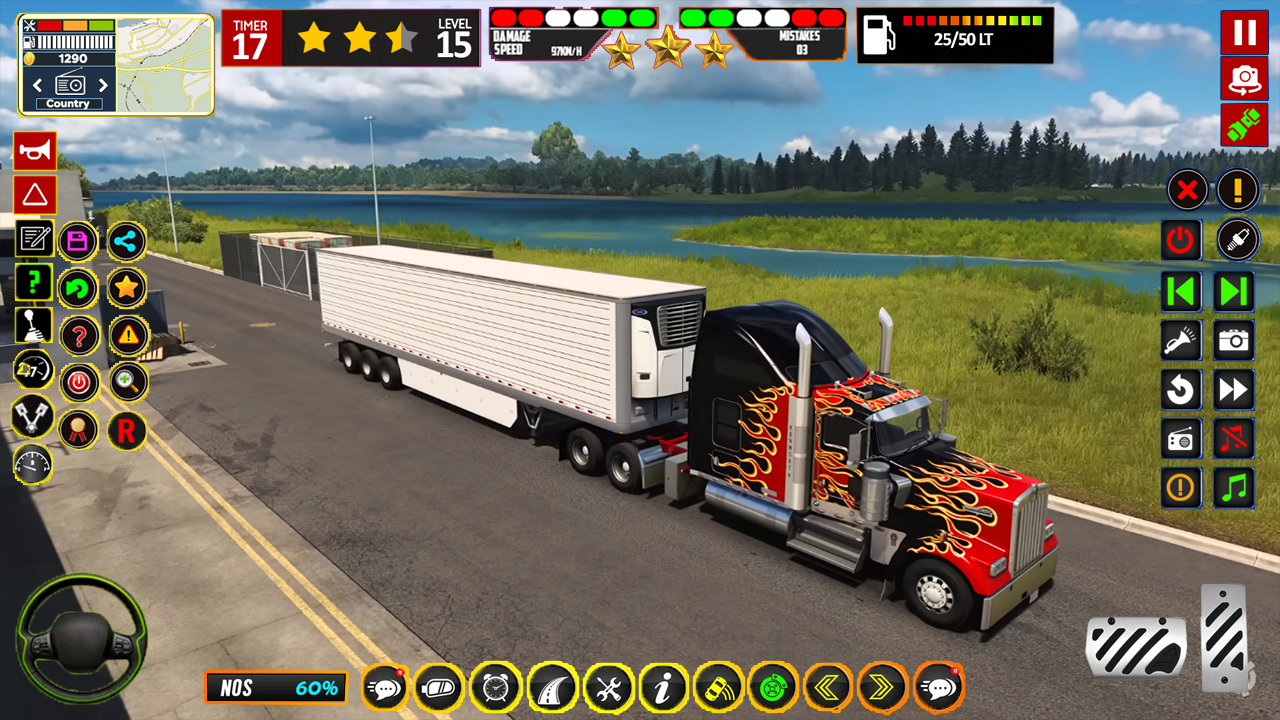
Task: Undo with the green back arrow
Action: pos(79,287)
